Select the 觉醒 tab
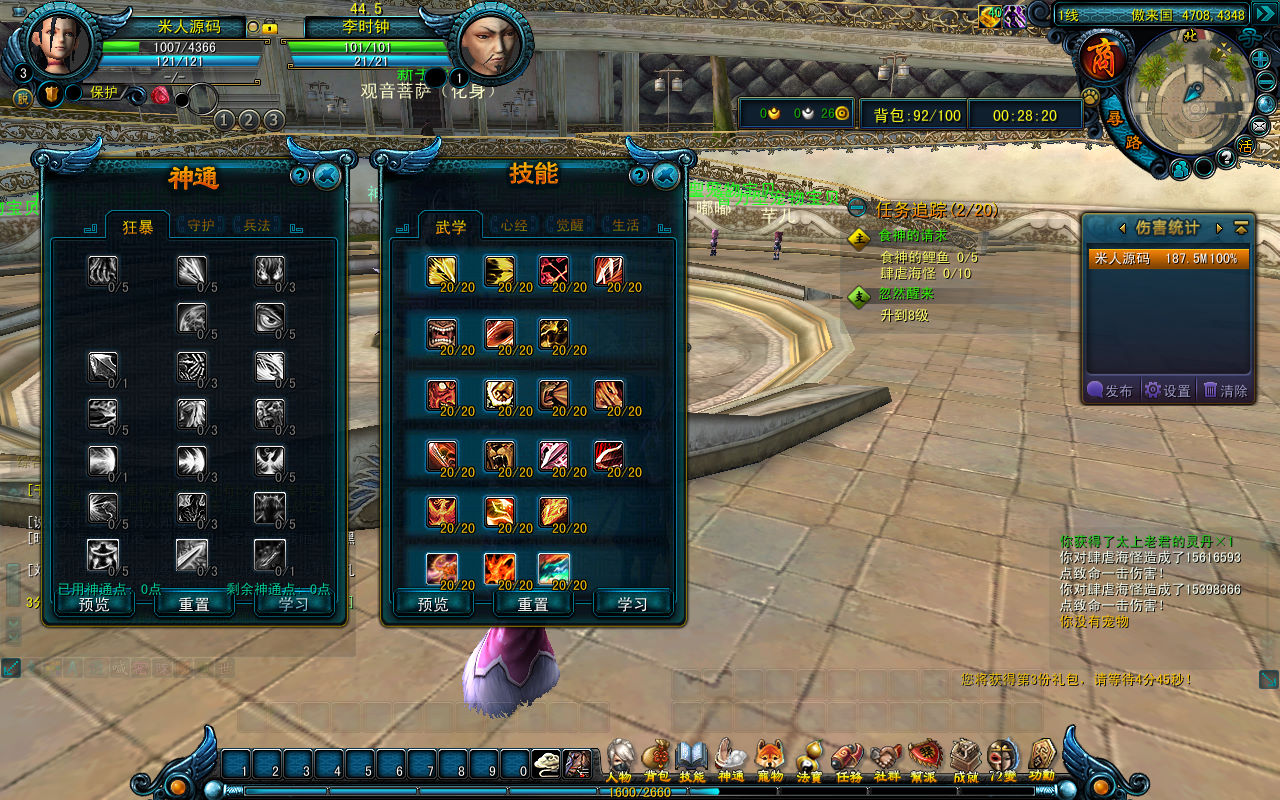Screen dimensions: 1280x800 coord(570,226)
